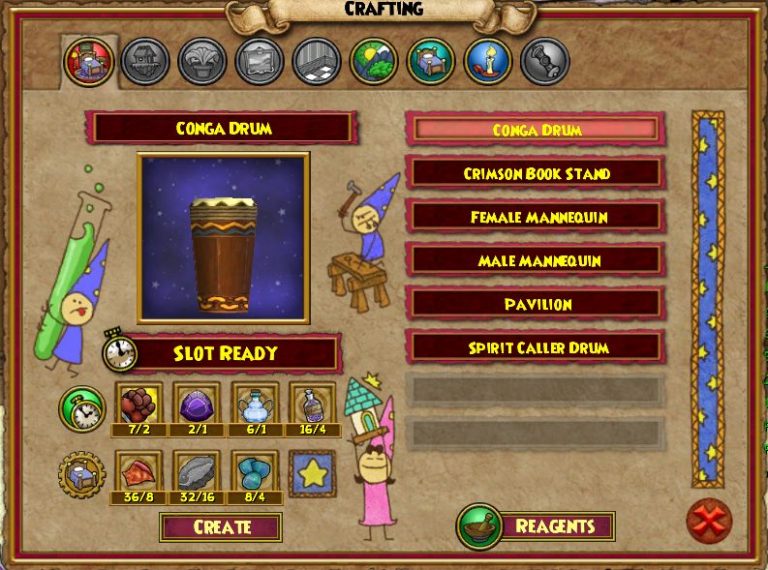Choose the Spirit Caller Drum recipe
The height and width of the screenshot is (570, 768).
(x=536, y=347)
